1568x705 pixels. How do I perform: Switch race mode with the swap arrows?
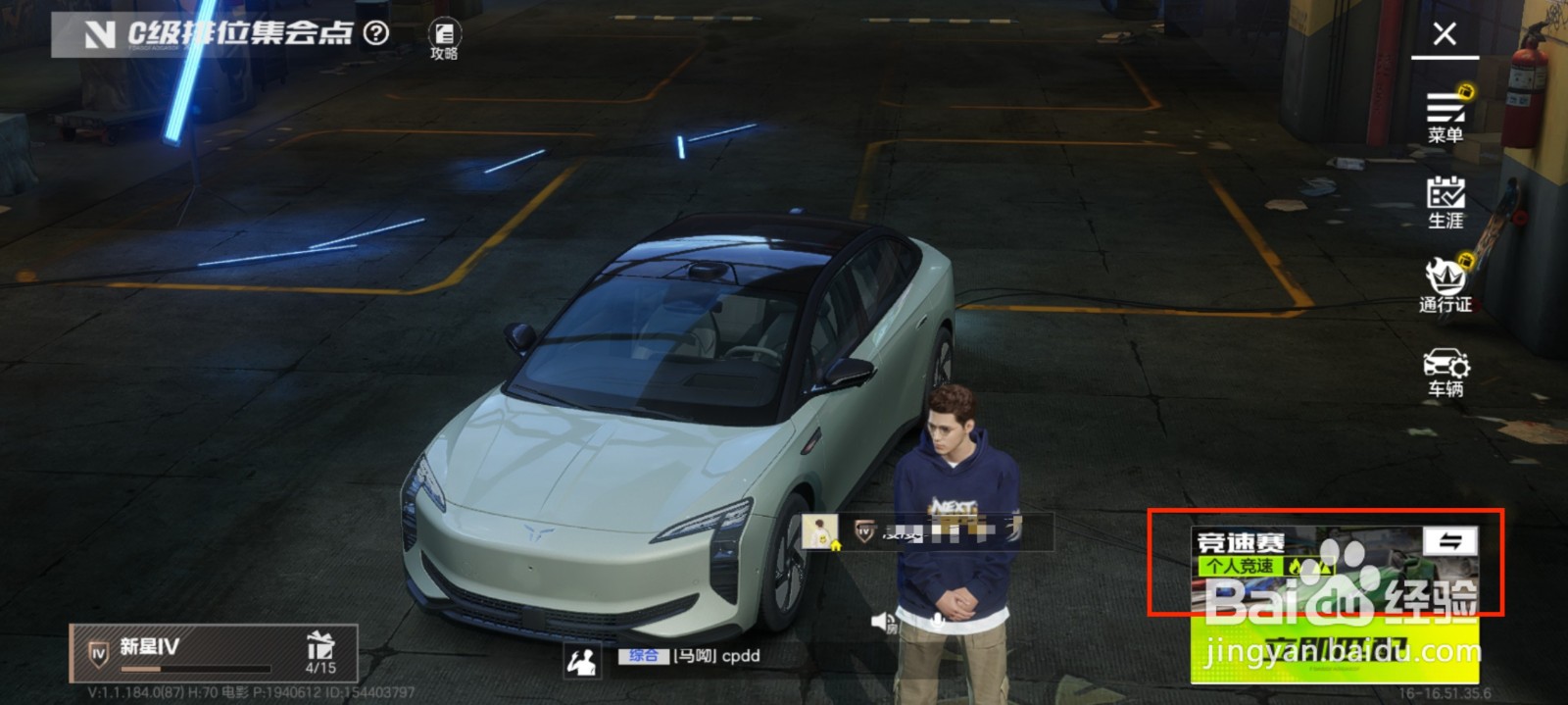[x=1449, y=541]
